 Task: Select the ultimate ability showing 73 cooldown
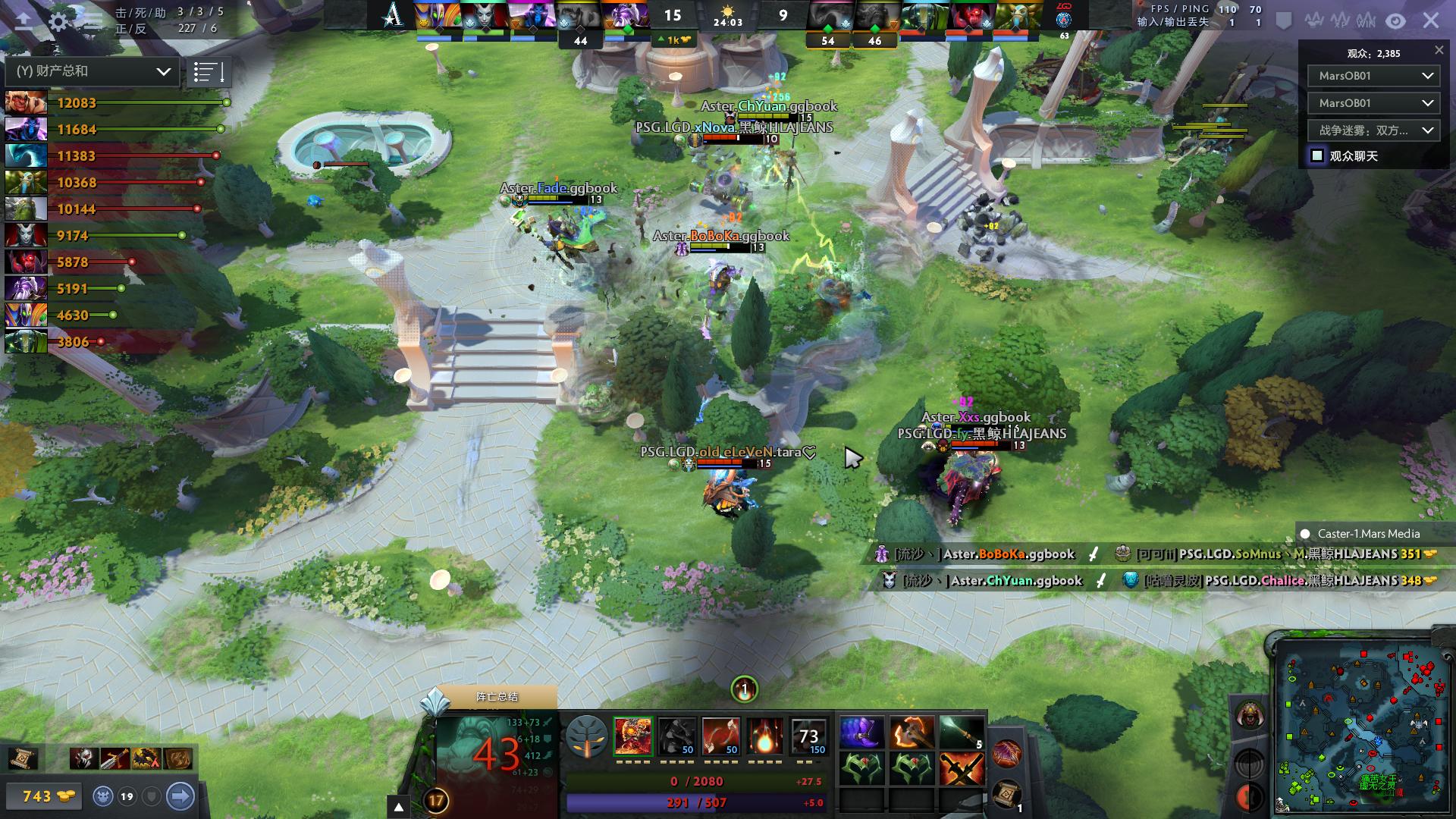coord(808,736)
